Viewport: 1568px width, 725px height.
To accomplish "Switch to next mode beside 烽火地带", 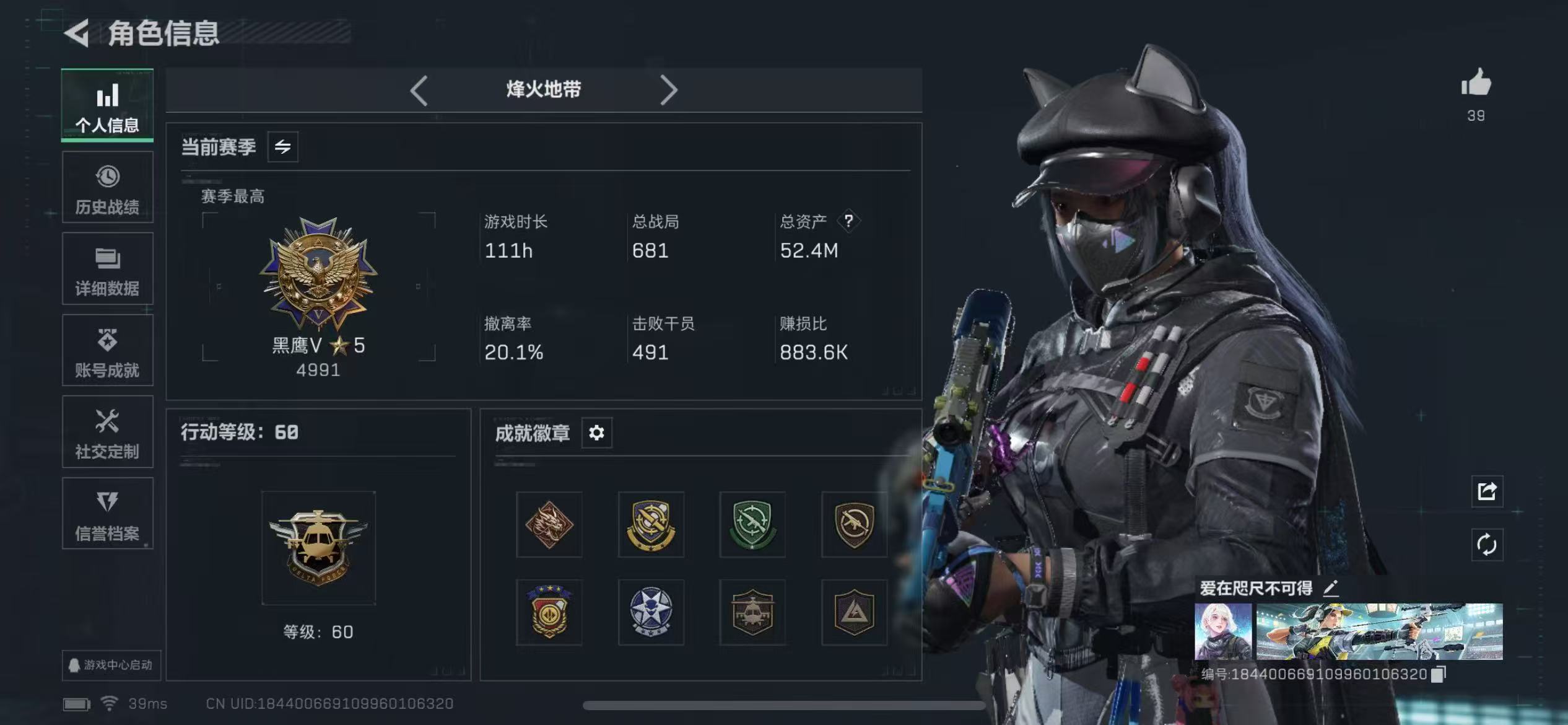I will (x=669, y=90).
